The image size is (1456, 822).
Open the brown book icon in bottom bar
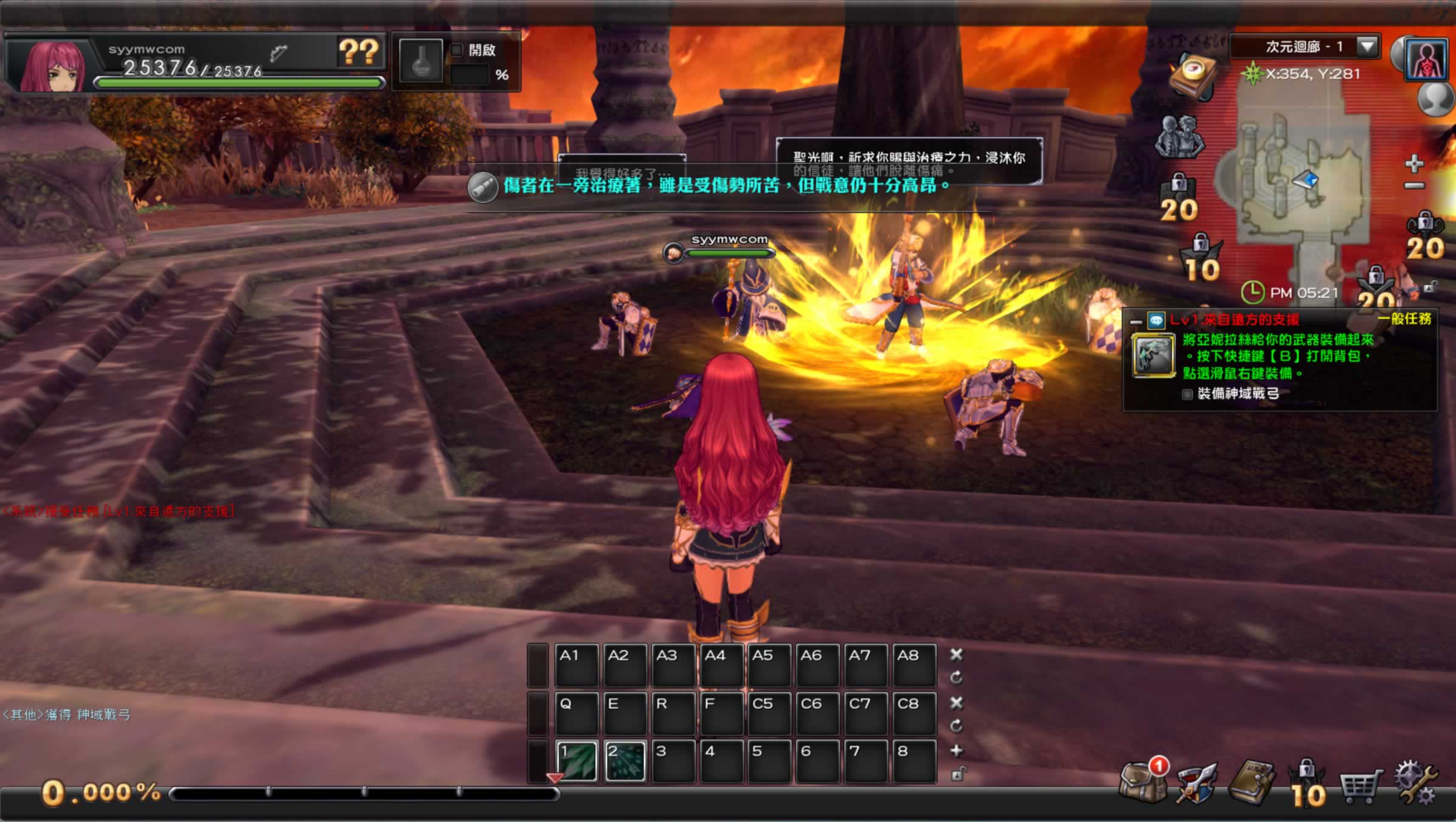1252,783
